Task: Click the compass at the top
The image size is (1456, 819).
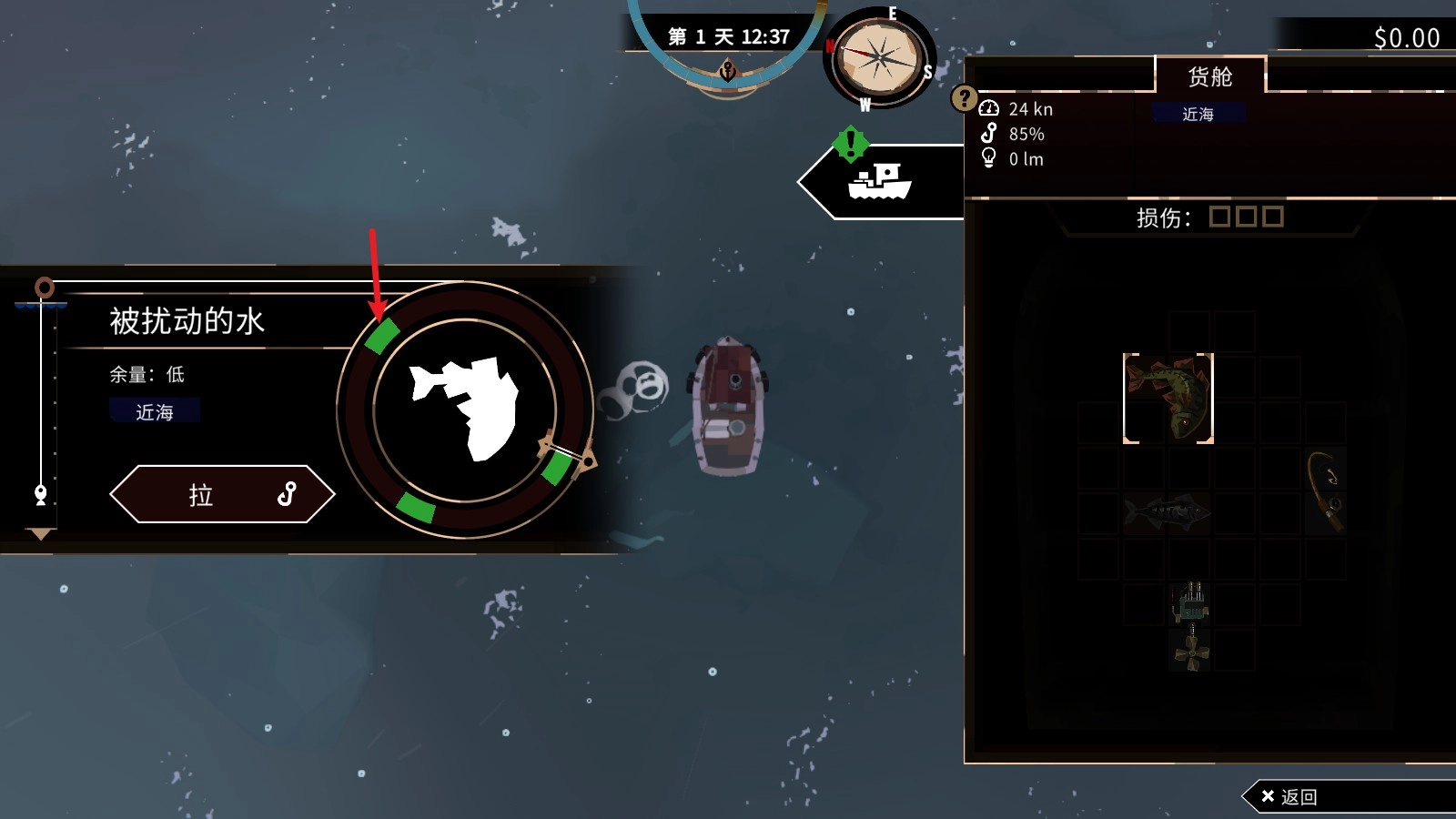Action: 878,59
